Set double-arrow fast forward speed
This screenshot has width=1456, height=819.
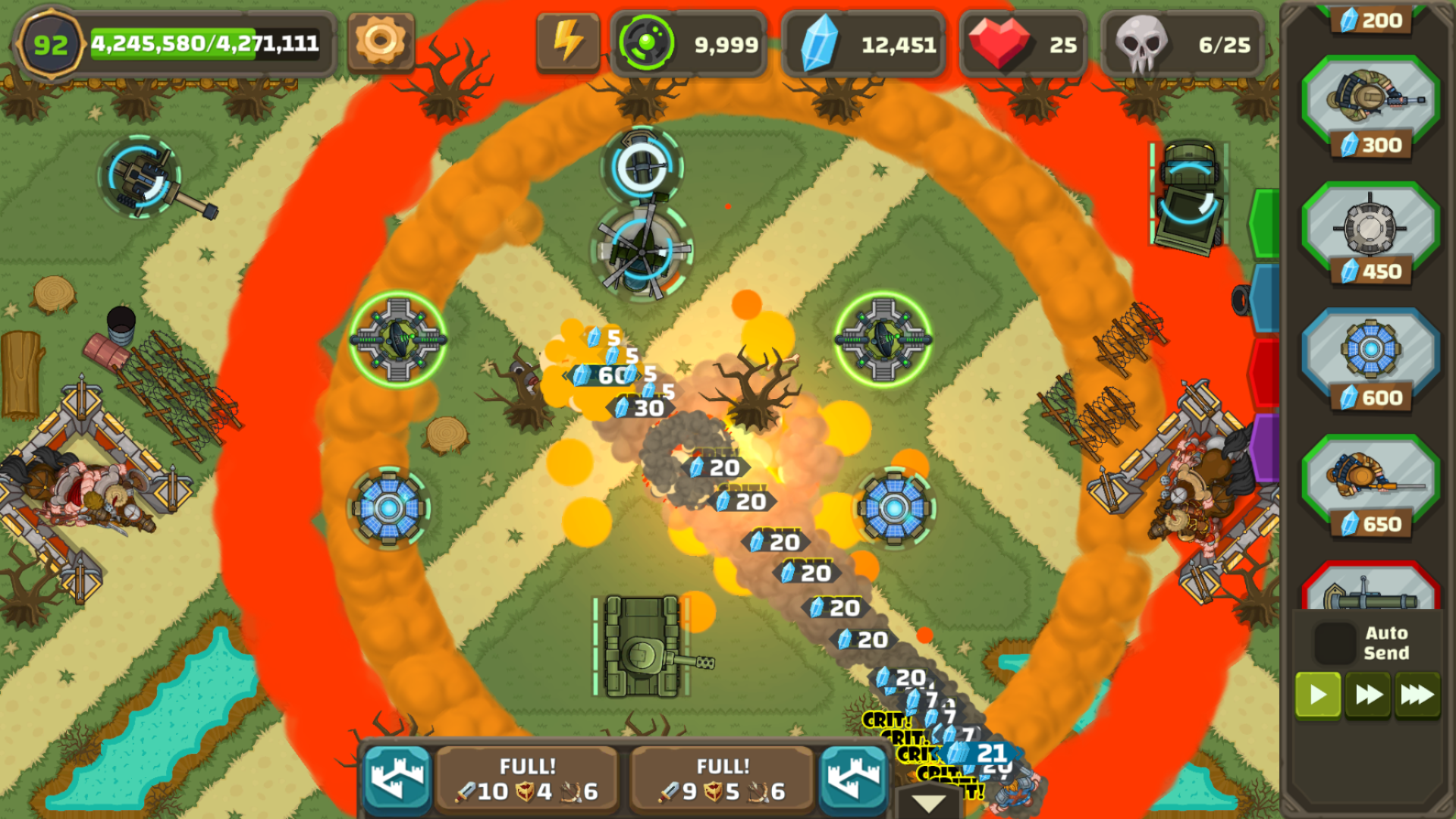(x=1368, y=695)
